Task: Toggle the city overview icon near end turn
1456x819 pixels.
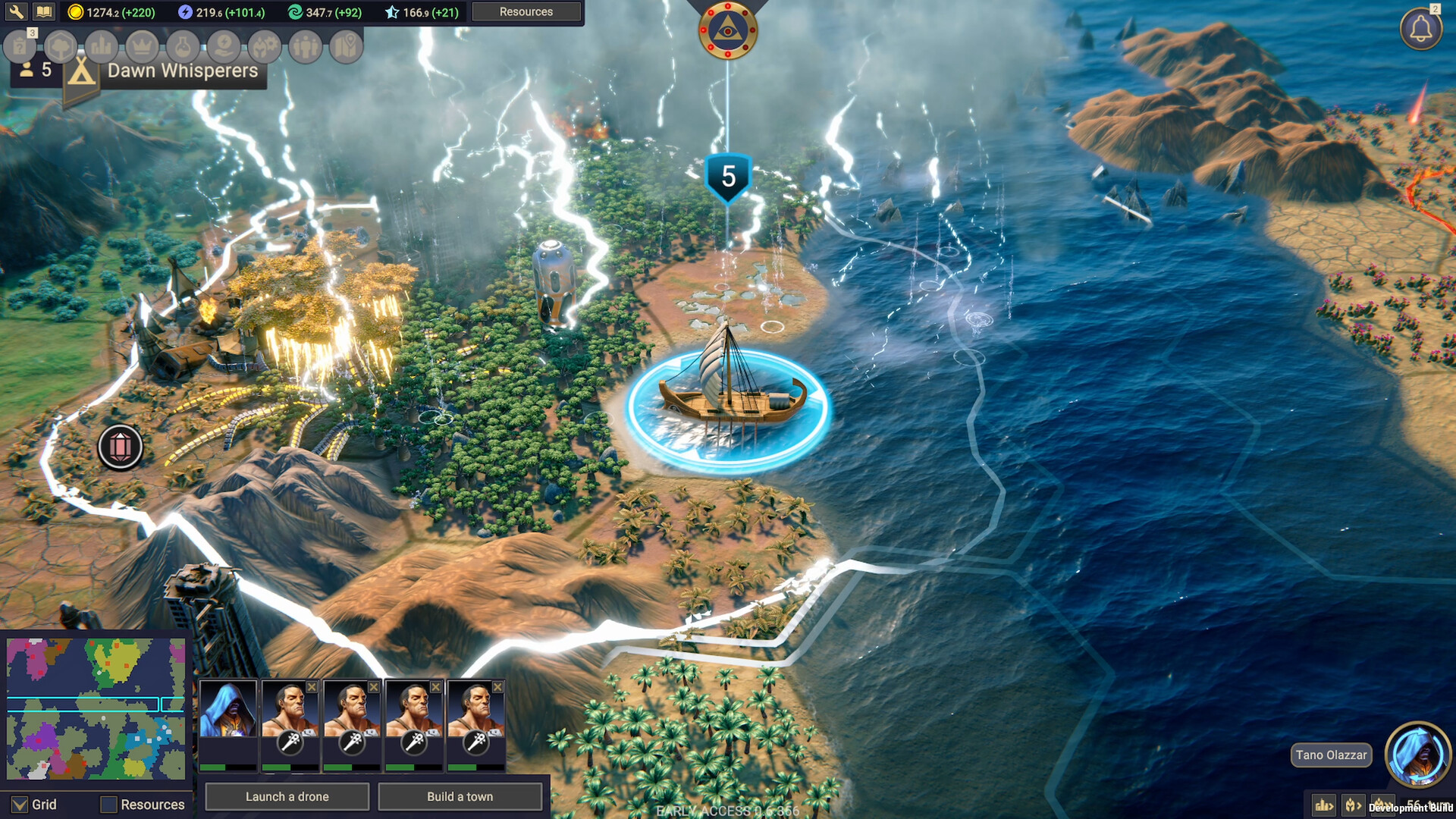Action: 1323,806
